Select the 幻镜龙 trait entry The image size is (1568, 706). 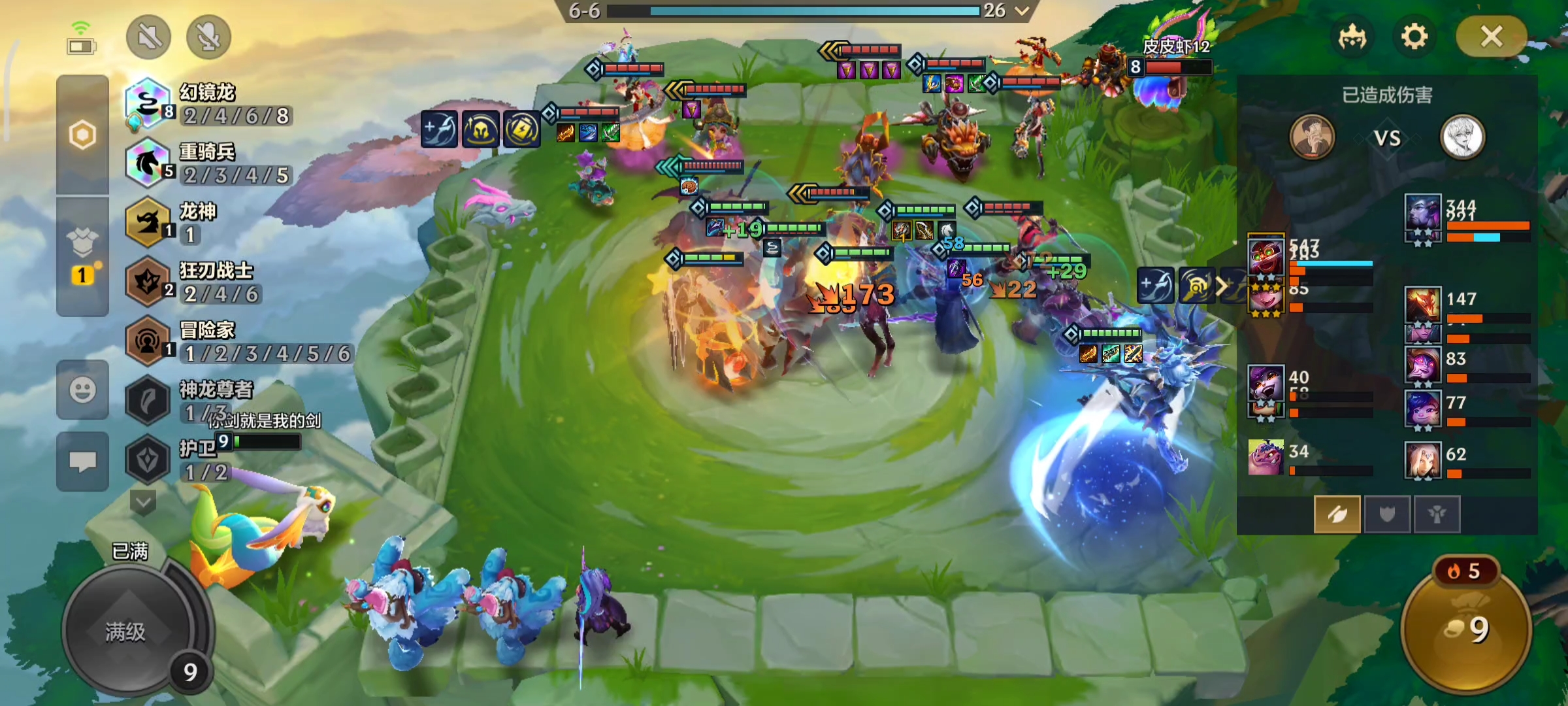pos(209,105)
